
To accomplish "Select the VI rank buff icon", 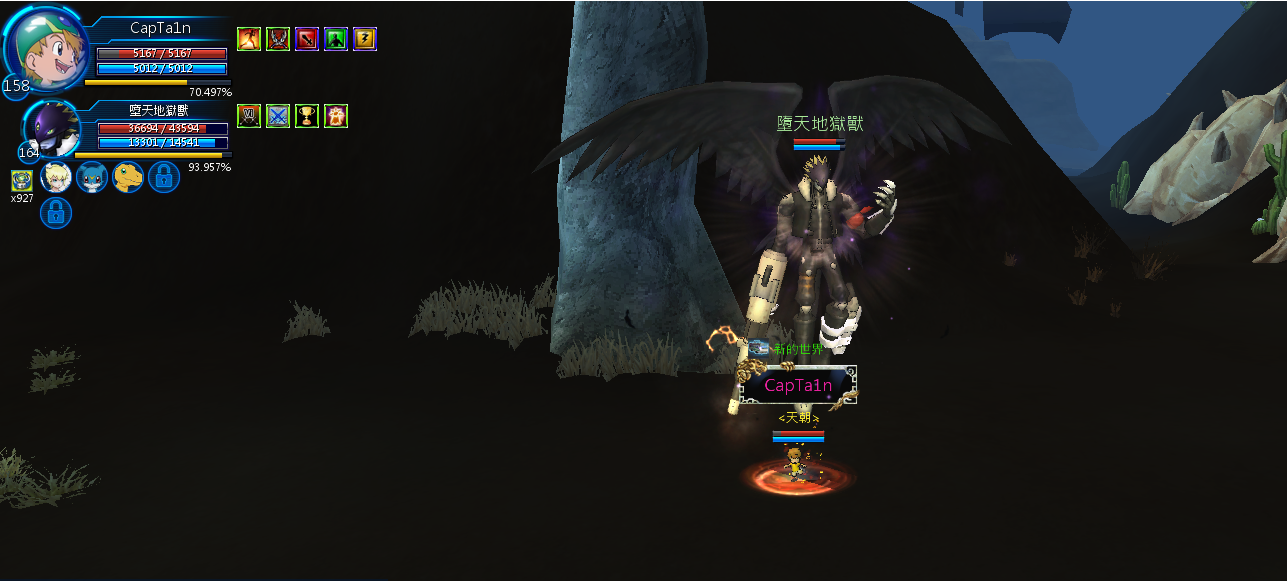I will click(x=248, y=116).
